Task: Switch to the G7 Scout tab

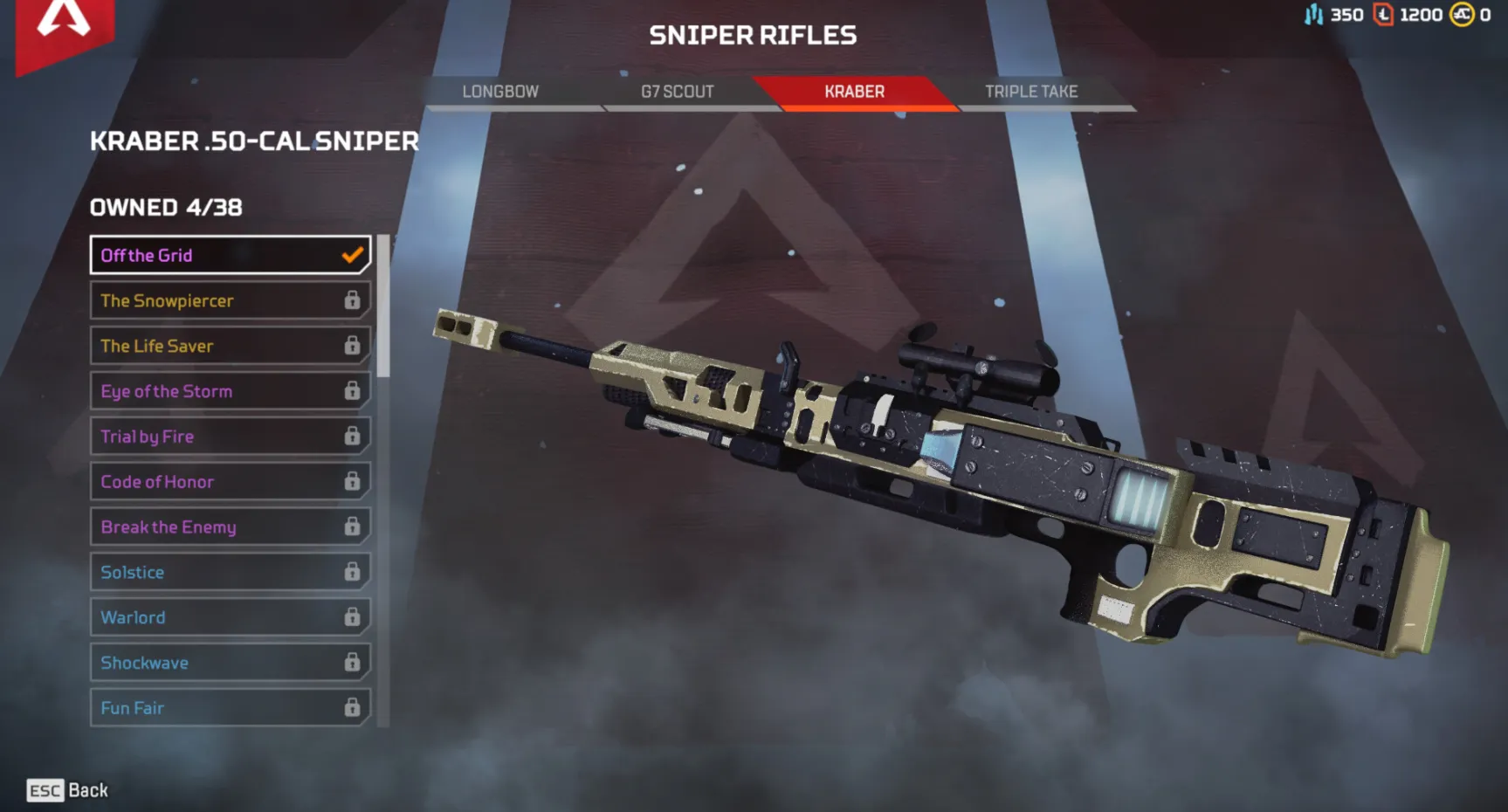Action: click(678, 91)
